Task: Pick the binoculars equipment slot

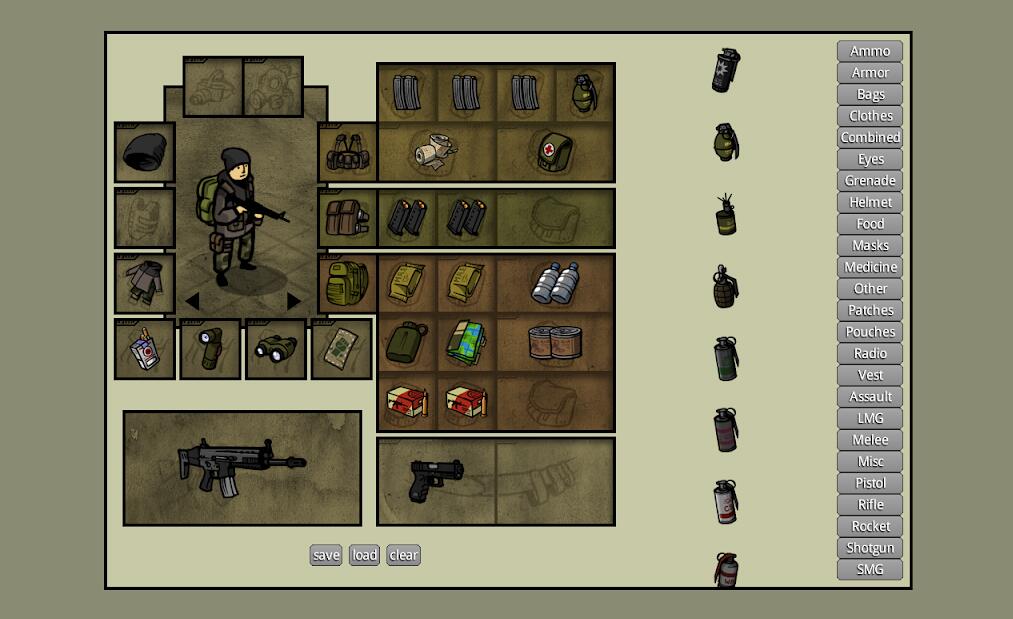Action: coord(276,349)
